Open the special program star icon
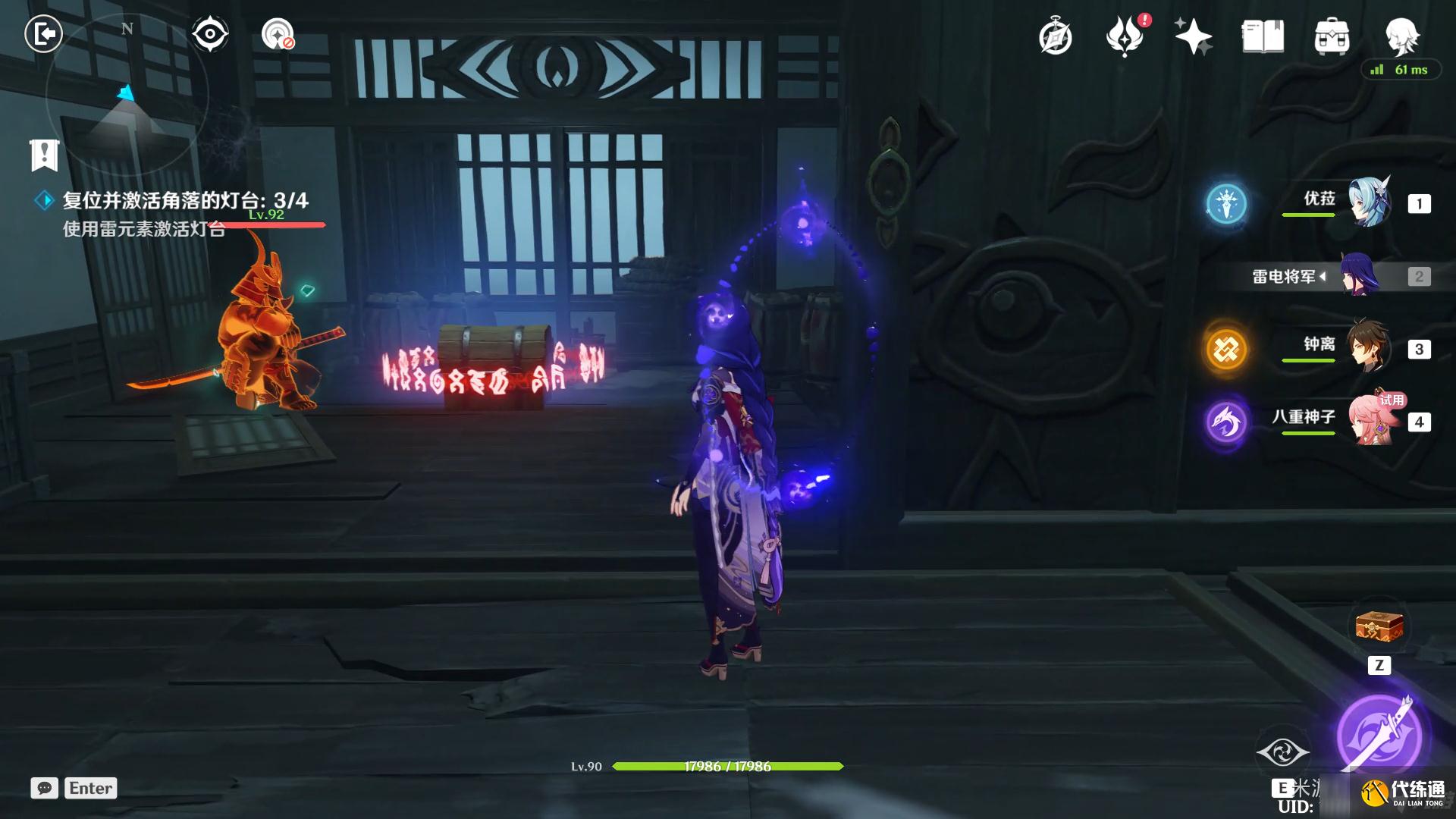Viewport: 1456px width, 819px height. click(1193, 36)
